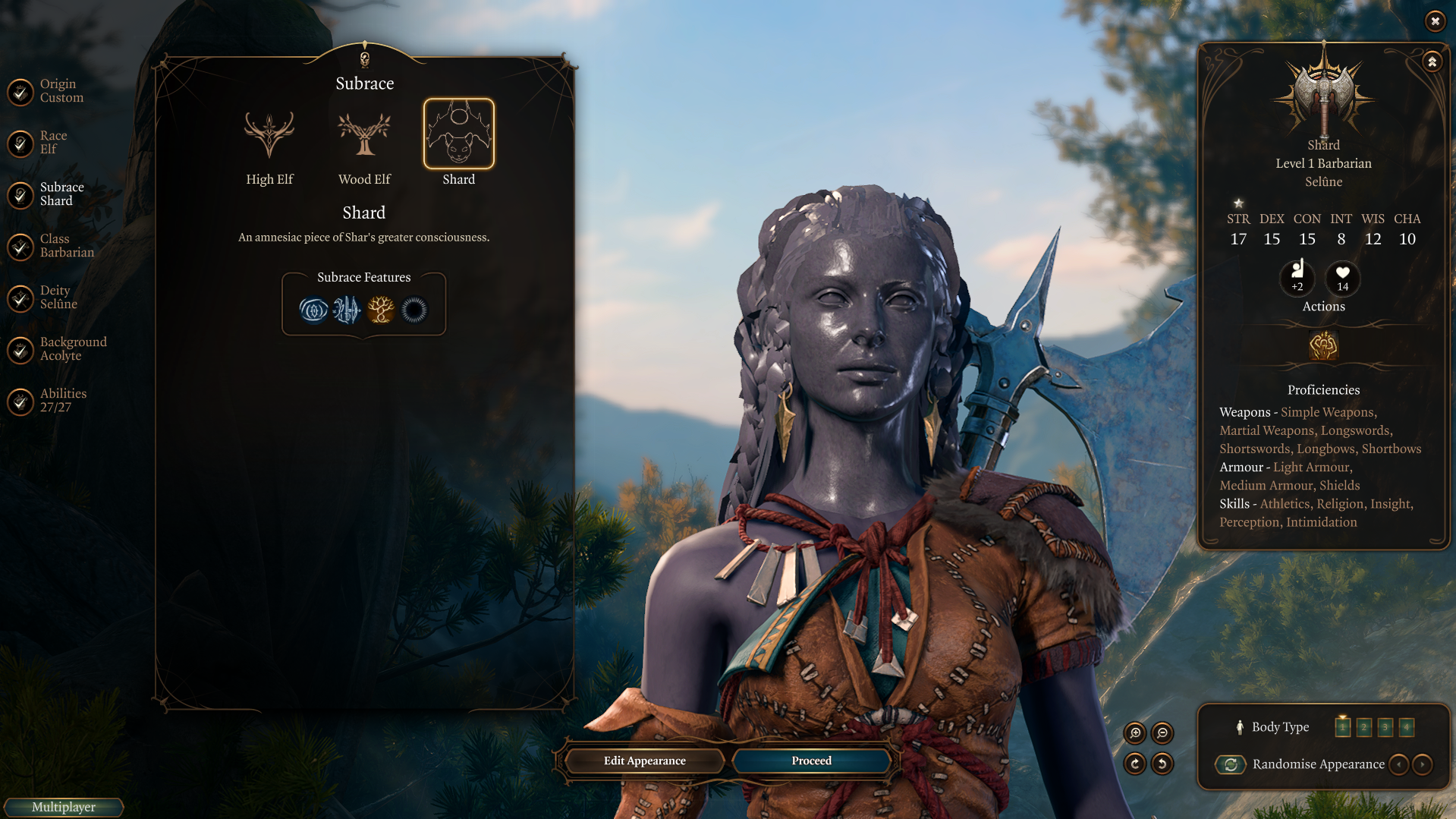Screen dimensions: 1456x819
Task: Click the Edit Appearance button
Action: tap(644, 761)
